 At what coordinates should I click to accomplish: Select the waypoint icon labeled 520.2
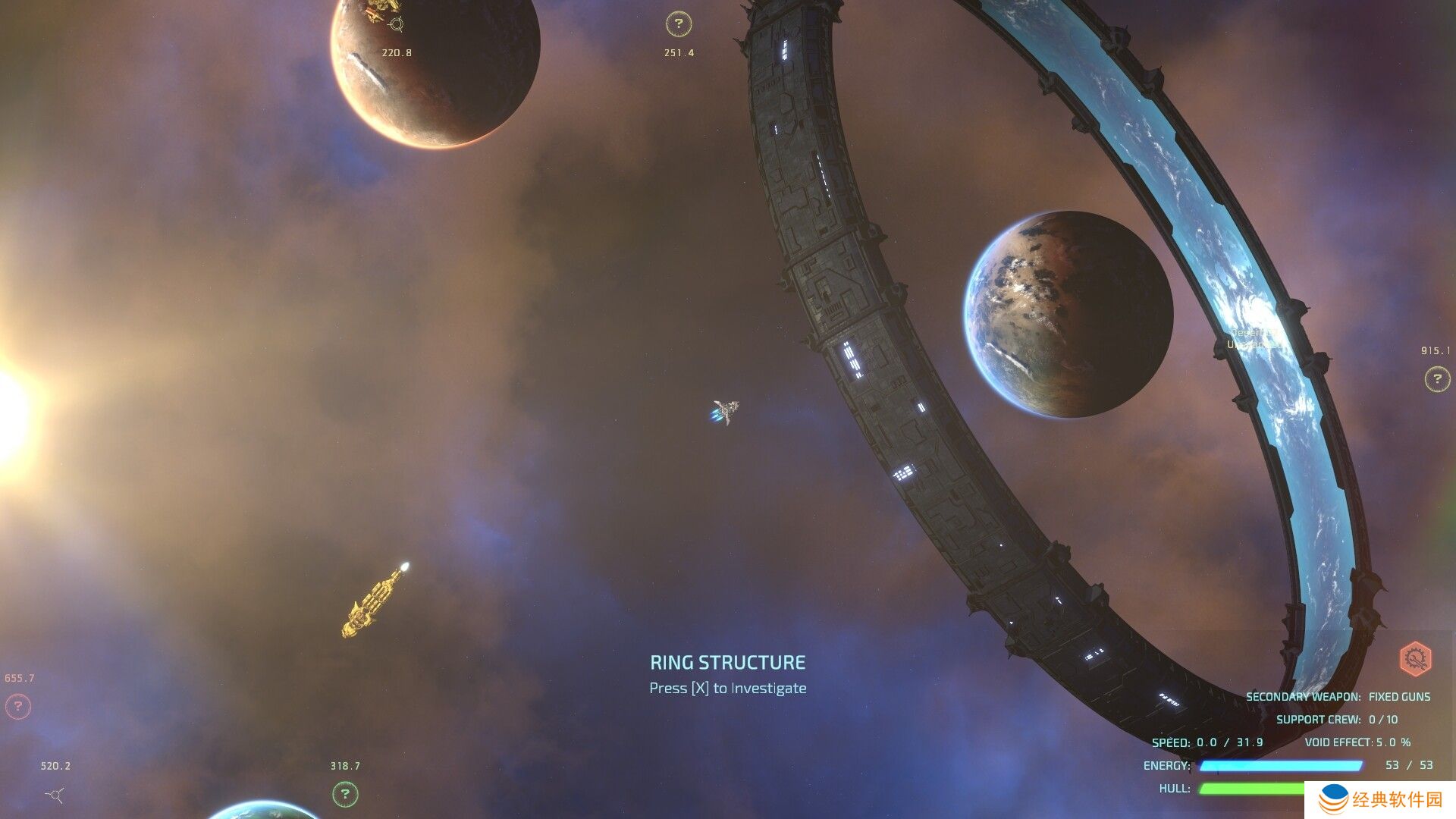point(55,794)
